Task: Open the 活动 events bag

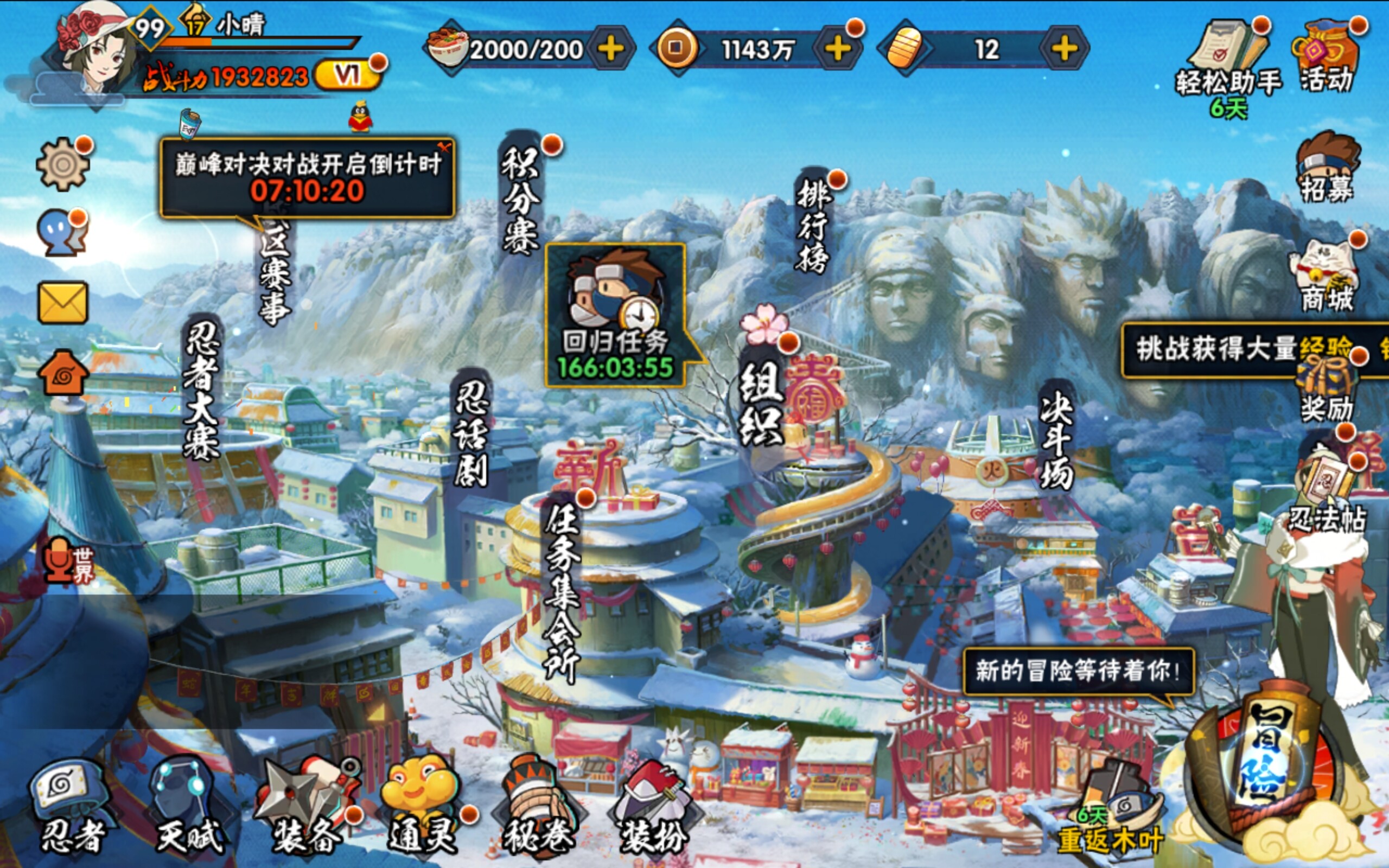Action: tap(1326, 58)
